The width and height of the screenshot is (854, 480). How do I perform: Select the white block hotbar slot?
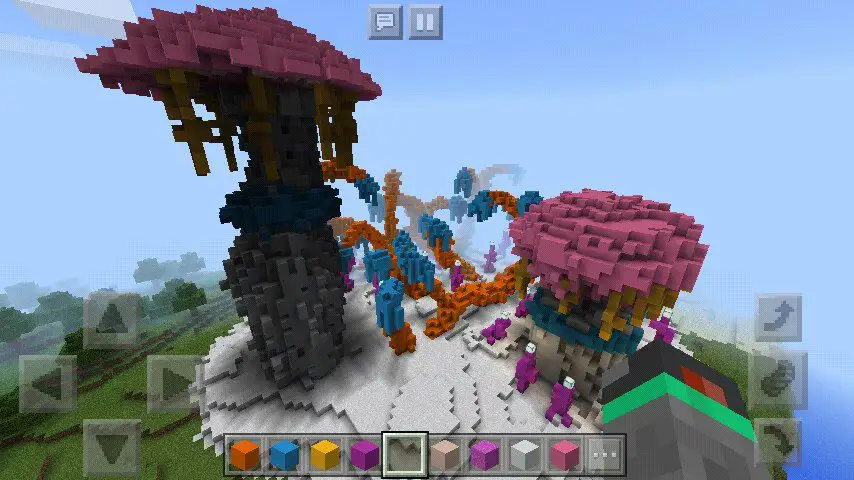pos(525,455)
